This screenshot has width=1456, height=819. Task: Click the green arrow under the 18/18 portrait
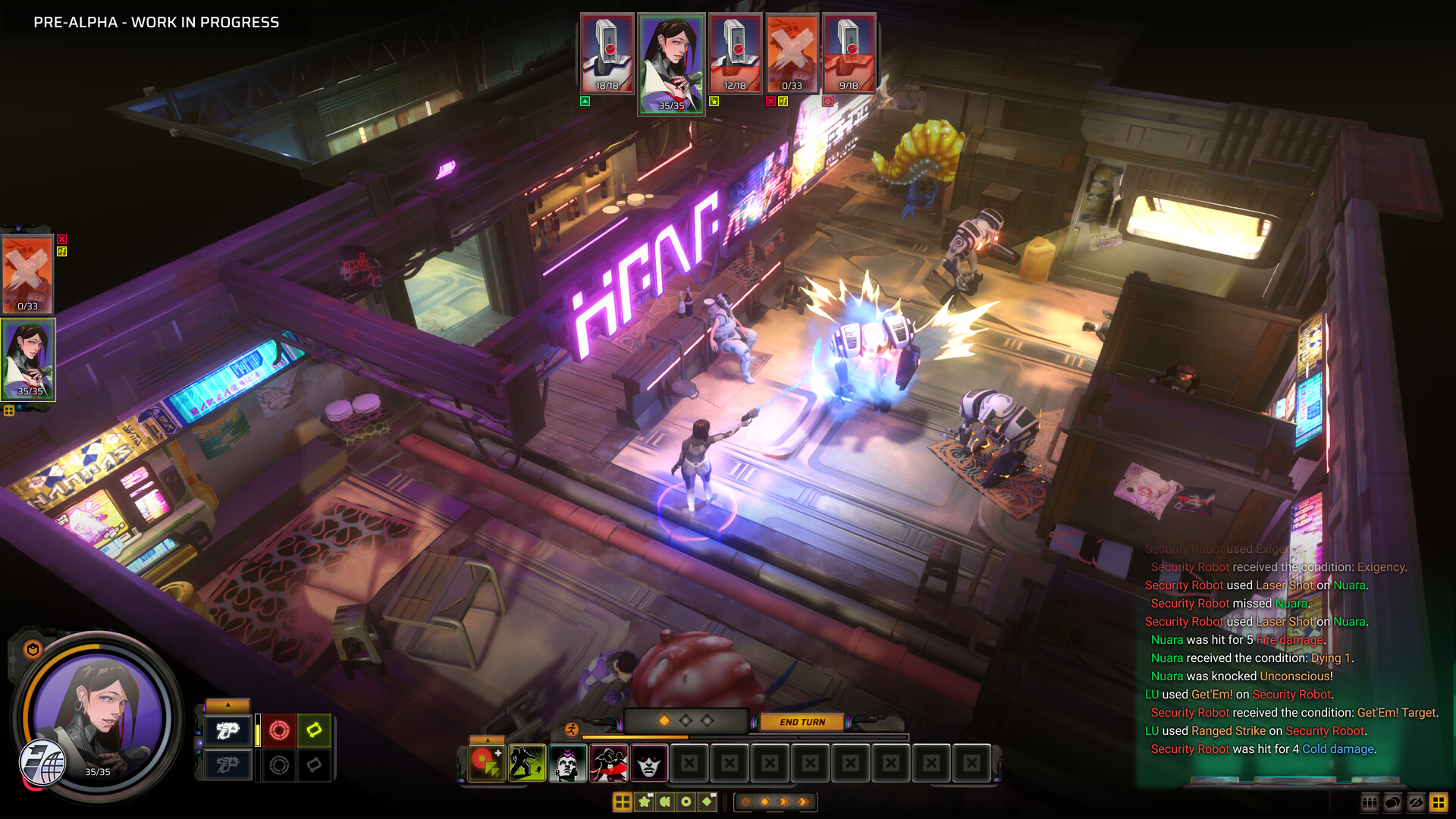(x=584, y=99)
